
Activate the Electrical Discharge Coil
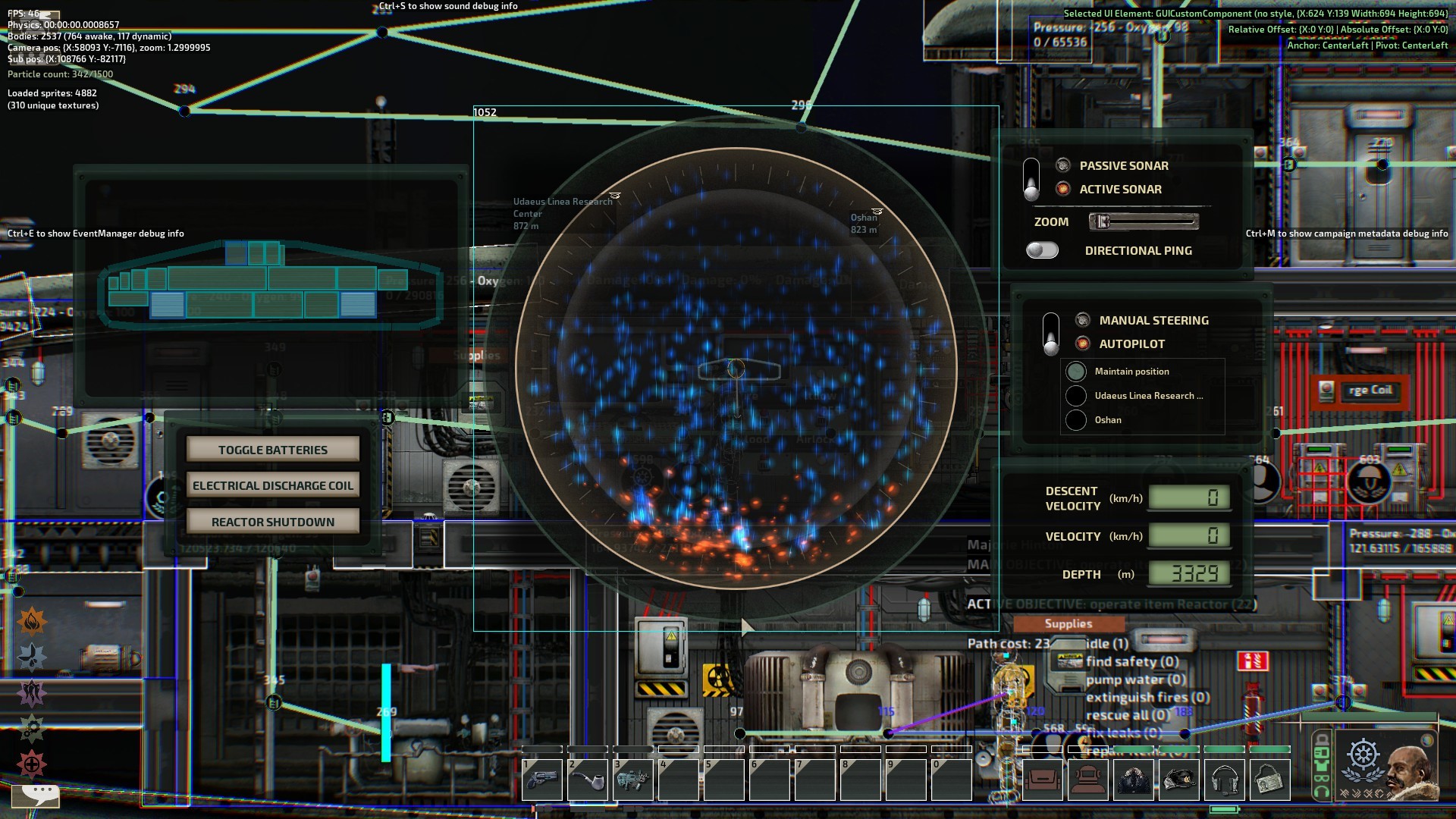[x=273, y=485]
